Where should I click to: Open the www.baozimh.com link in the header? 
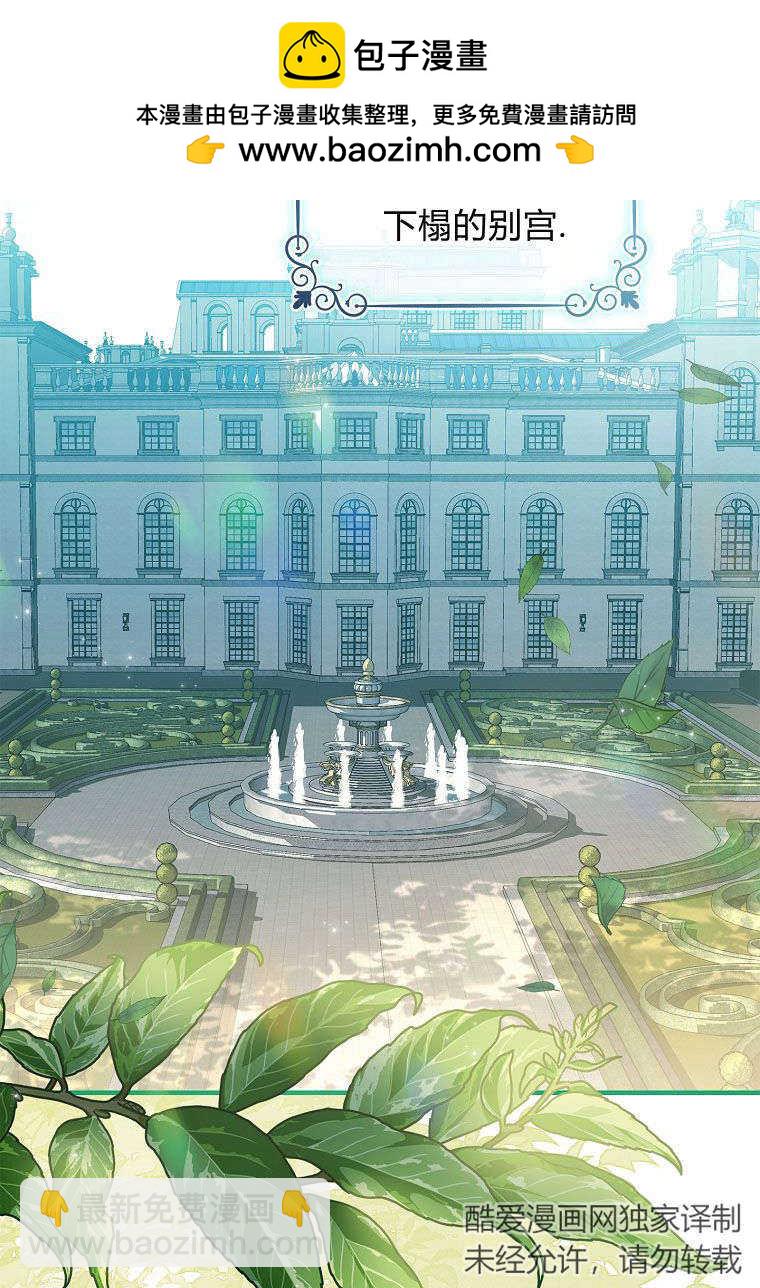[x=389, y=151]
